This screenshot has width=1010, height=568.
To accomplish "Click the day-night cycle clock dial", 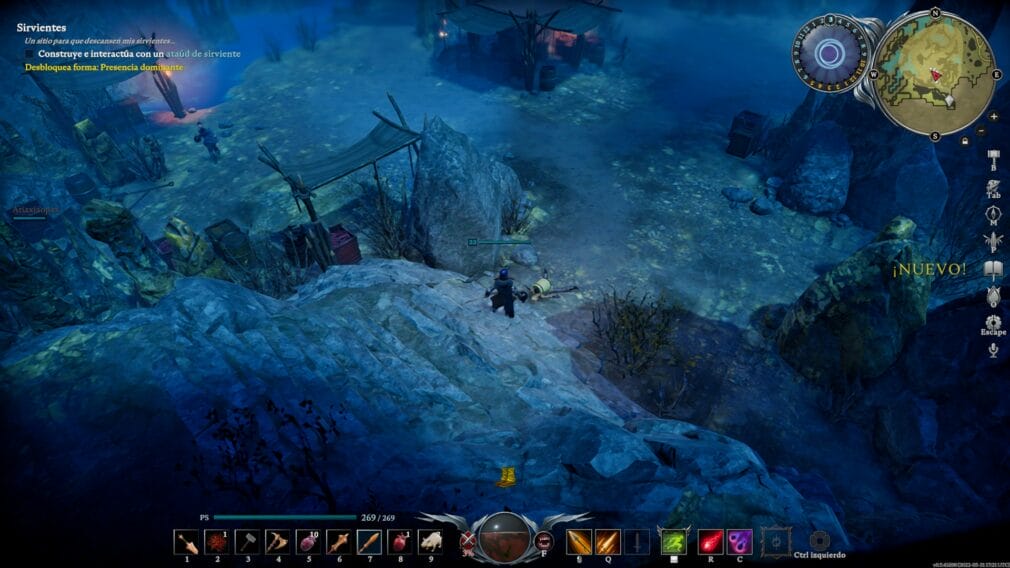I will point(829,54).
